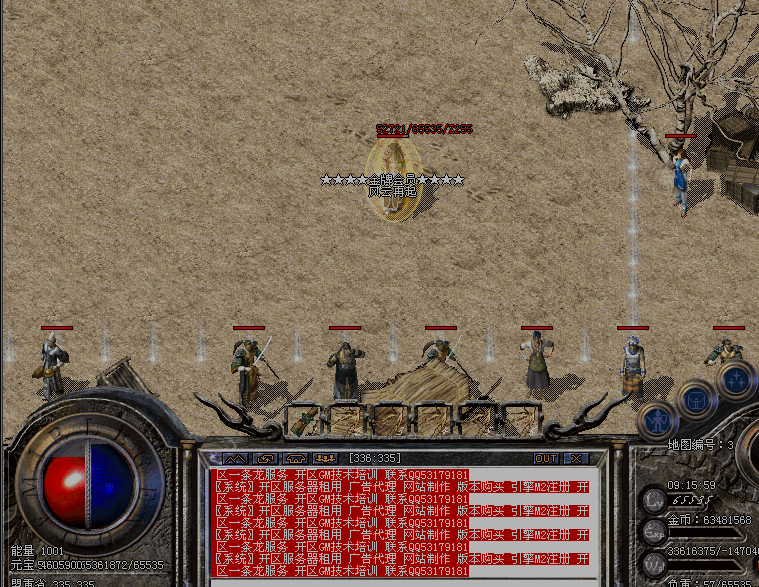This screenshot has height=587, width=759.
Task: Close the game with the X button
Action: point(575,458)
